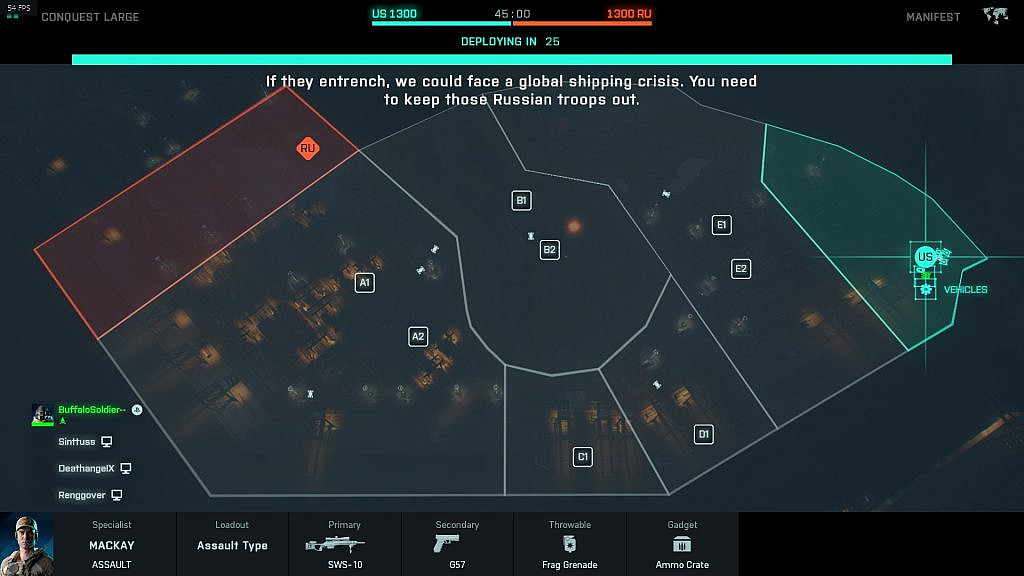This screenshot has height=576, width=1024.
Task: Pick the E1 capture point
Action: tap(721, 225)
